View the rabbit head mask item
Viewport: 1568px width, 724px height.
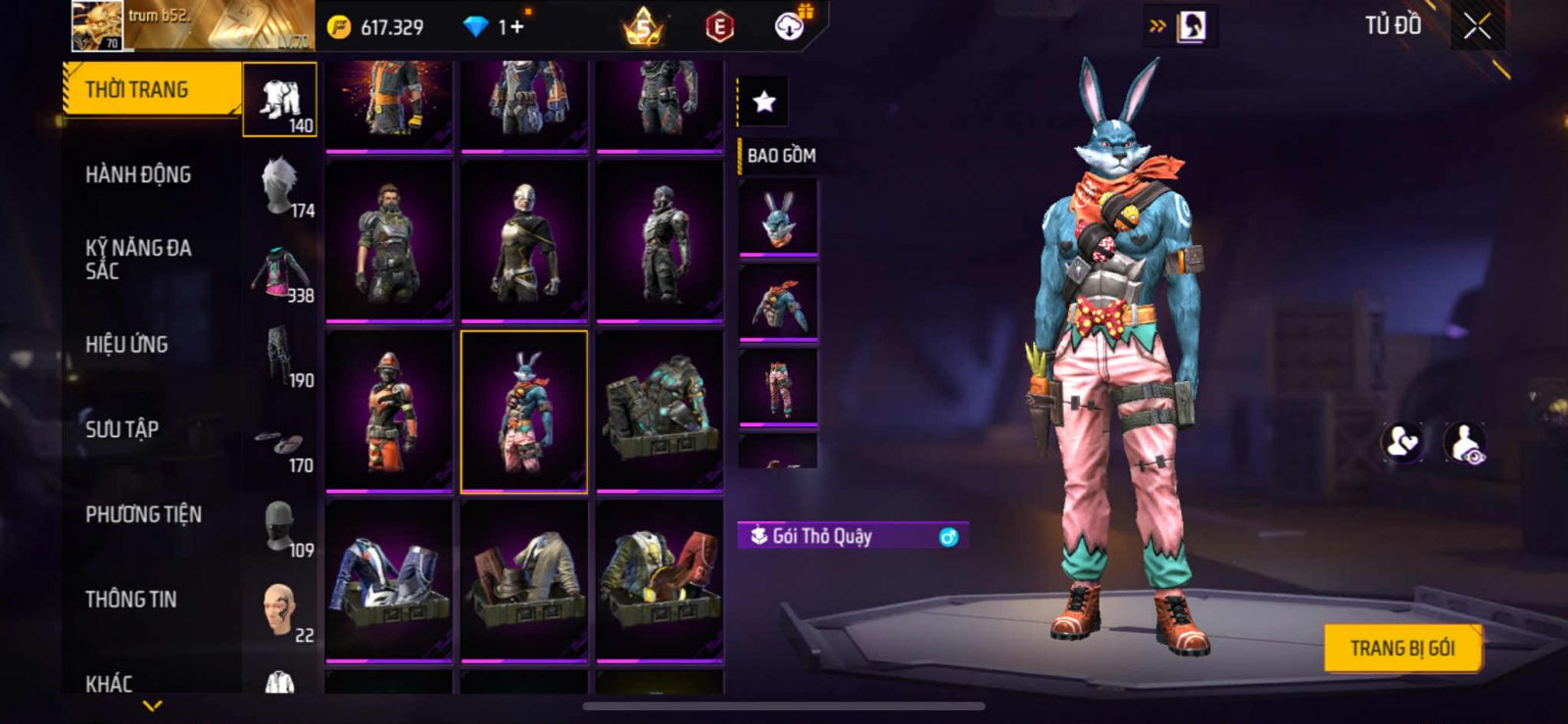pos(778,217)
